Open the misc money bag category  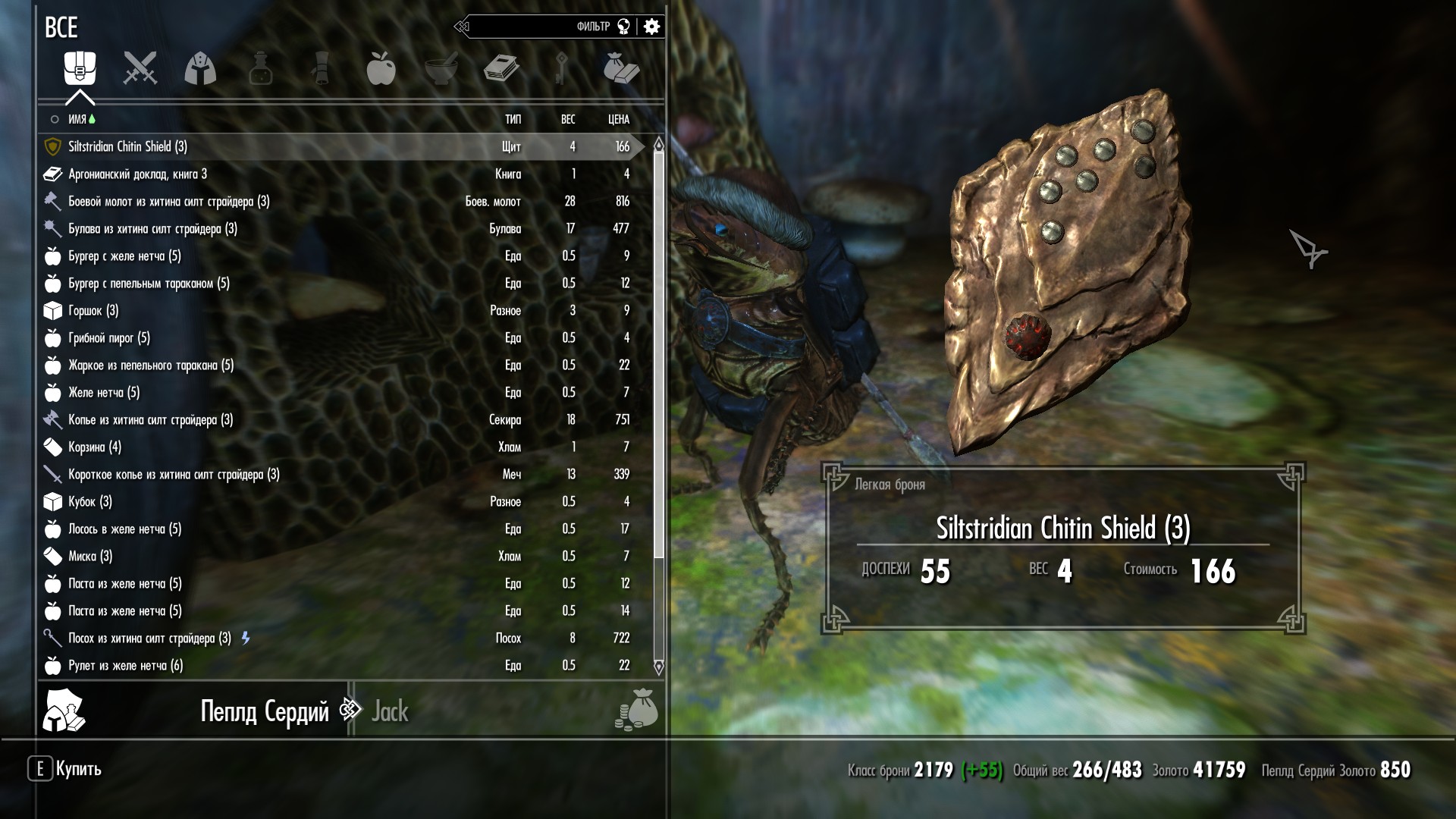(x=621, y=68)
